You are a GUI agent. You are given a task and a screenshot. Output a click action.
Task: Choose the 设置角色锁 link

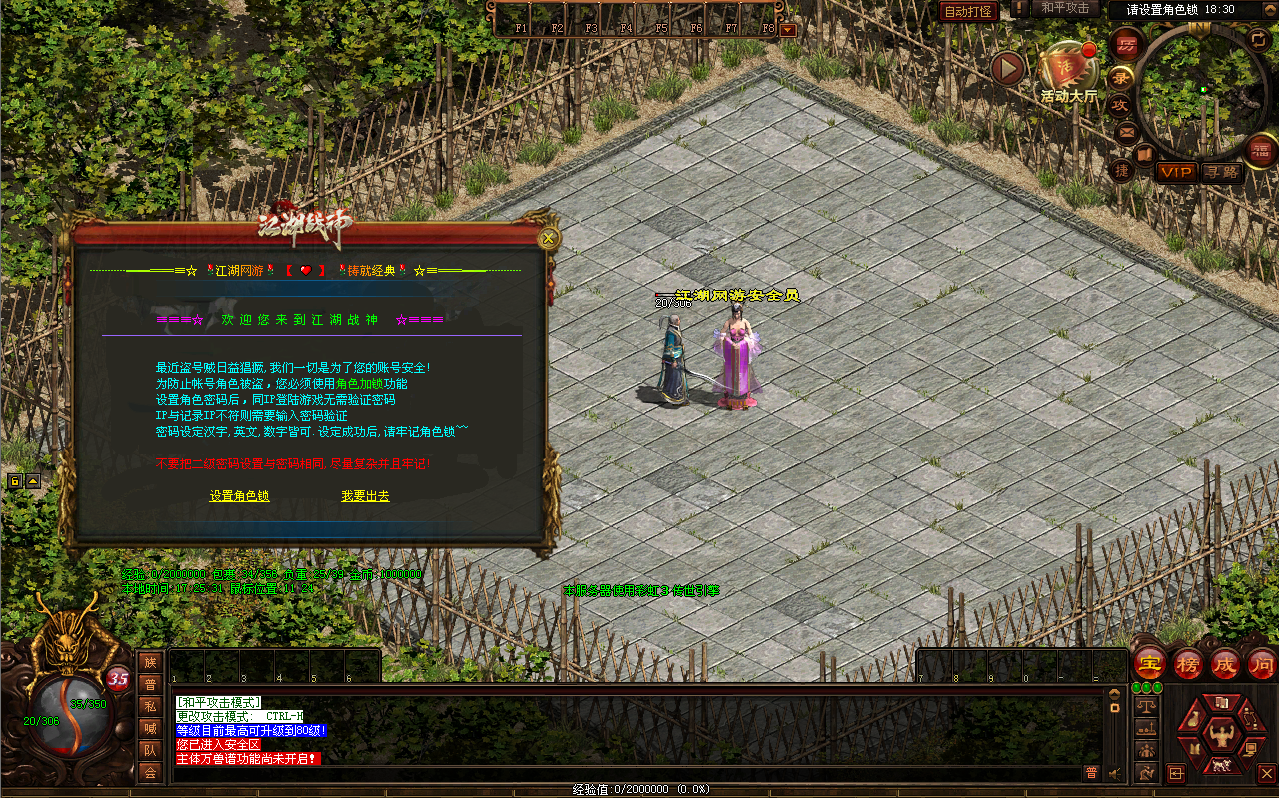pos(239,496)
